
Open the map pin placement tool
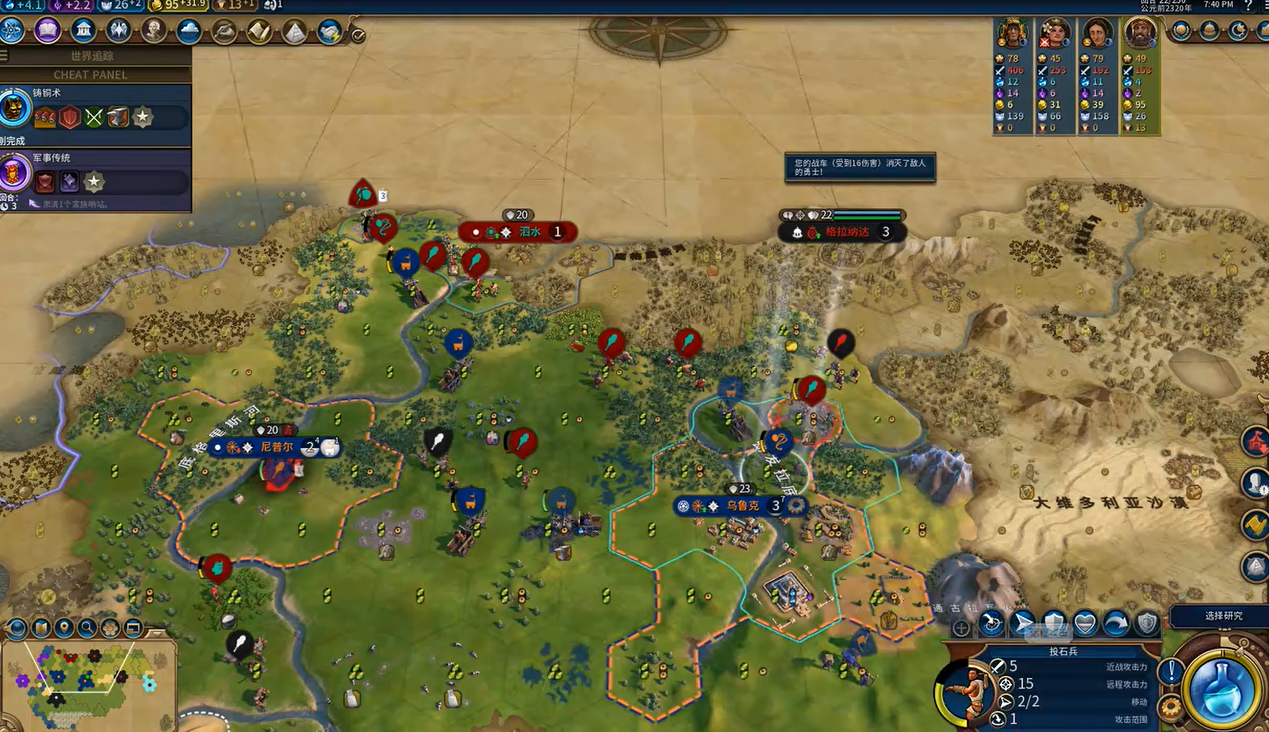coord(64,628)
